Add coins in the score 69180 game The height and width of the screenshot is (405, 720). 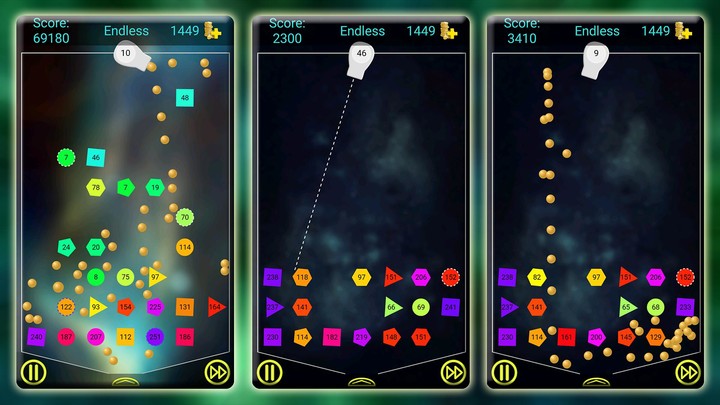(213, 31)
